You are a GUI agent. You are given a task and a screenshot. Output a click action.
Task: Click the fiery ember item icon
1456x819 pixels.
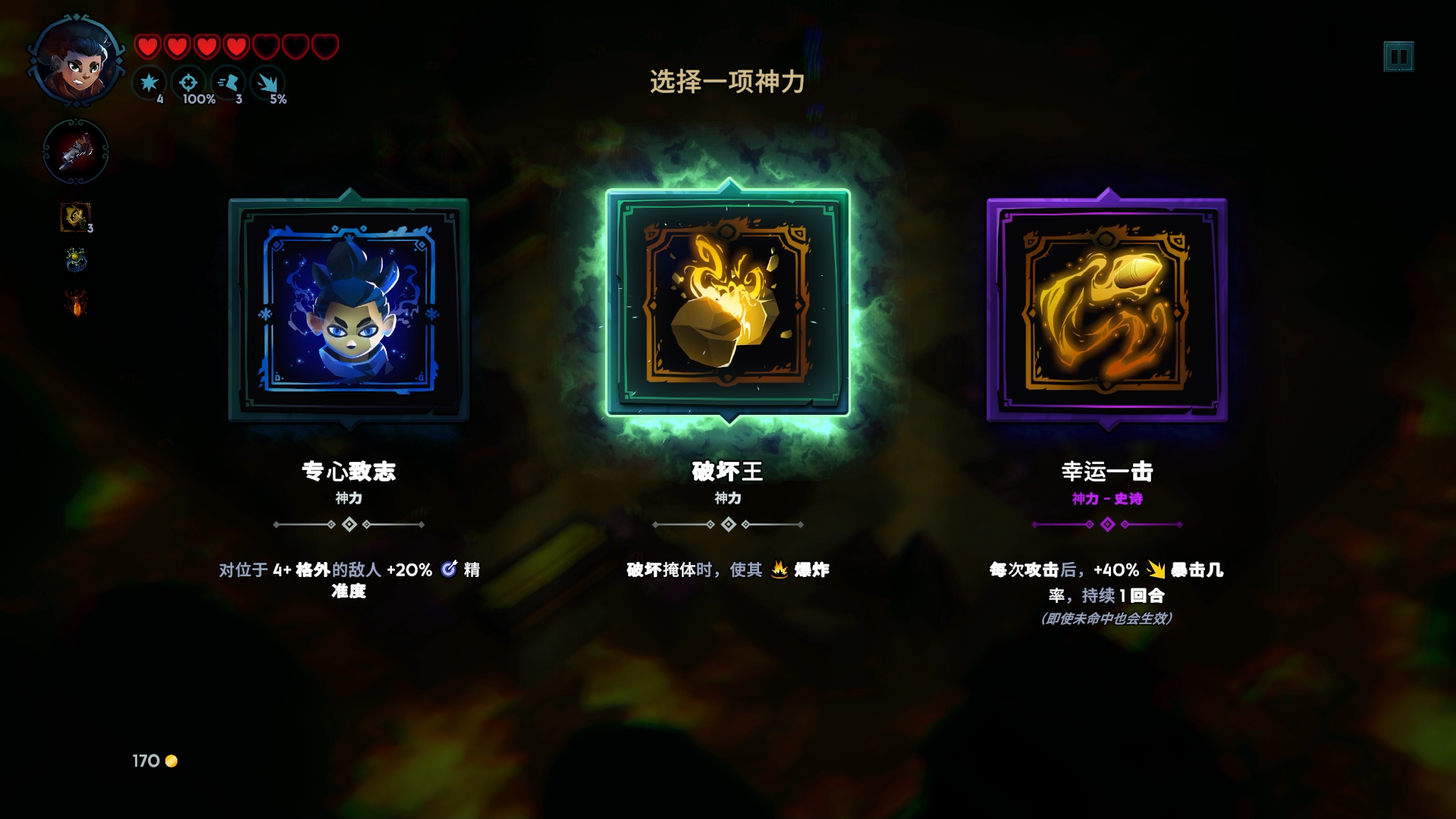tap(74, 303)
